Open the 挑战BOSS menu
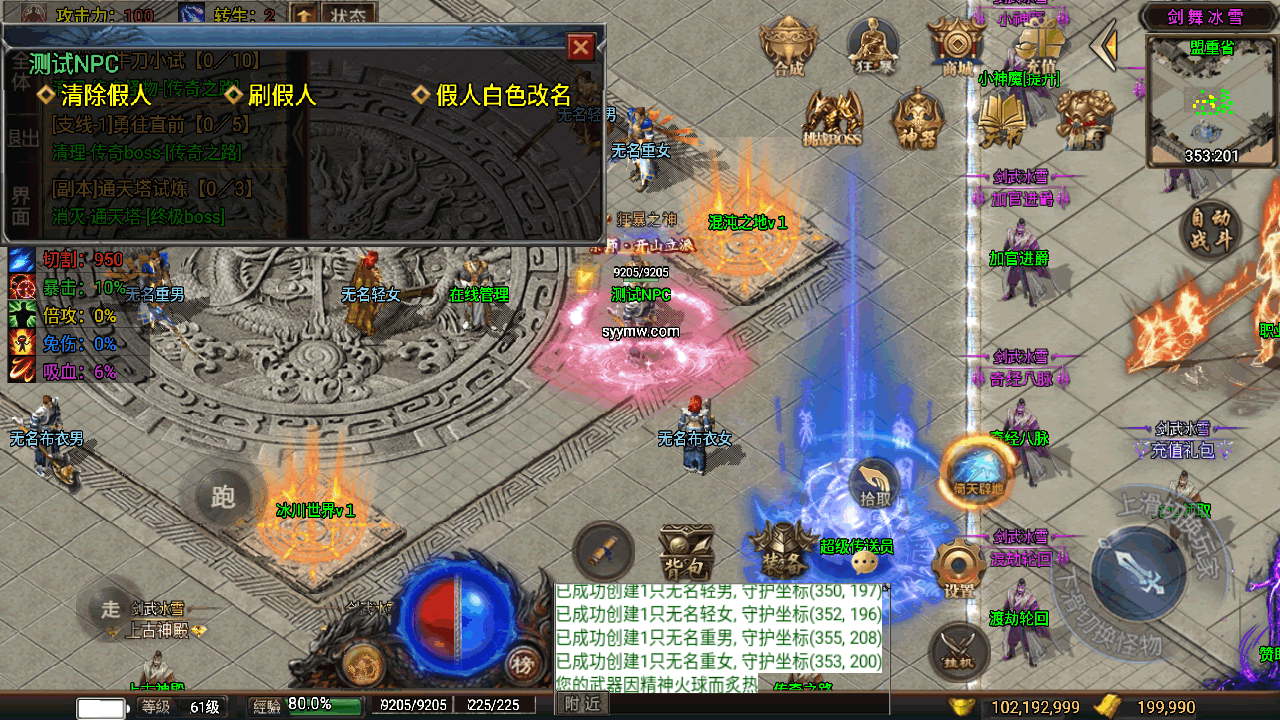This screenshot has width=1280, height=720. click(832, 118)
